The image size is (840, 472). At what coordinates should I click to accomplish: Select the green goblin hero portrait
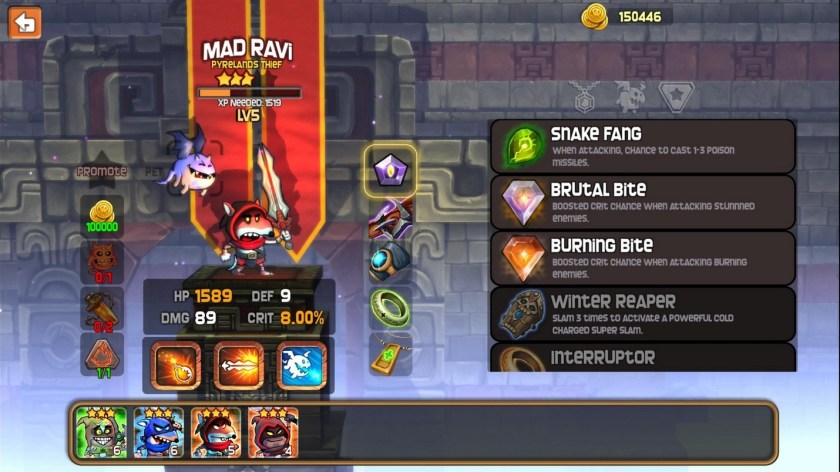pos(102,432)
